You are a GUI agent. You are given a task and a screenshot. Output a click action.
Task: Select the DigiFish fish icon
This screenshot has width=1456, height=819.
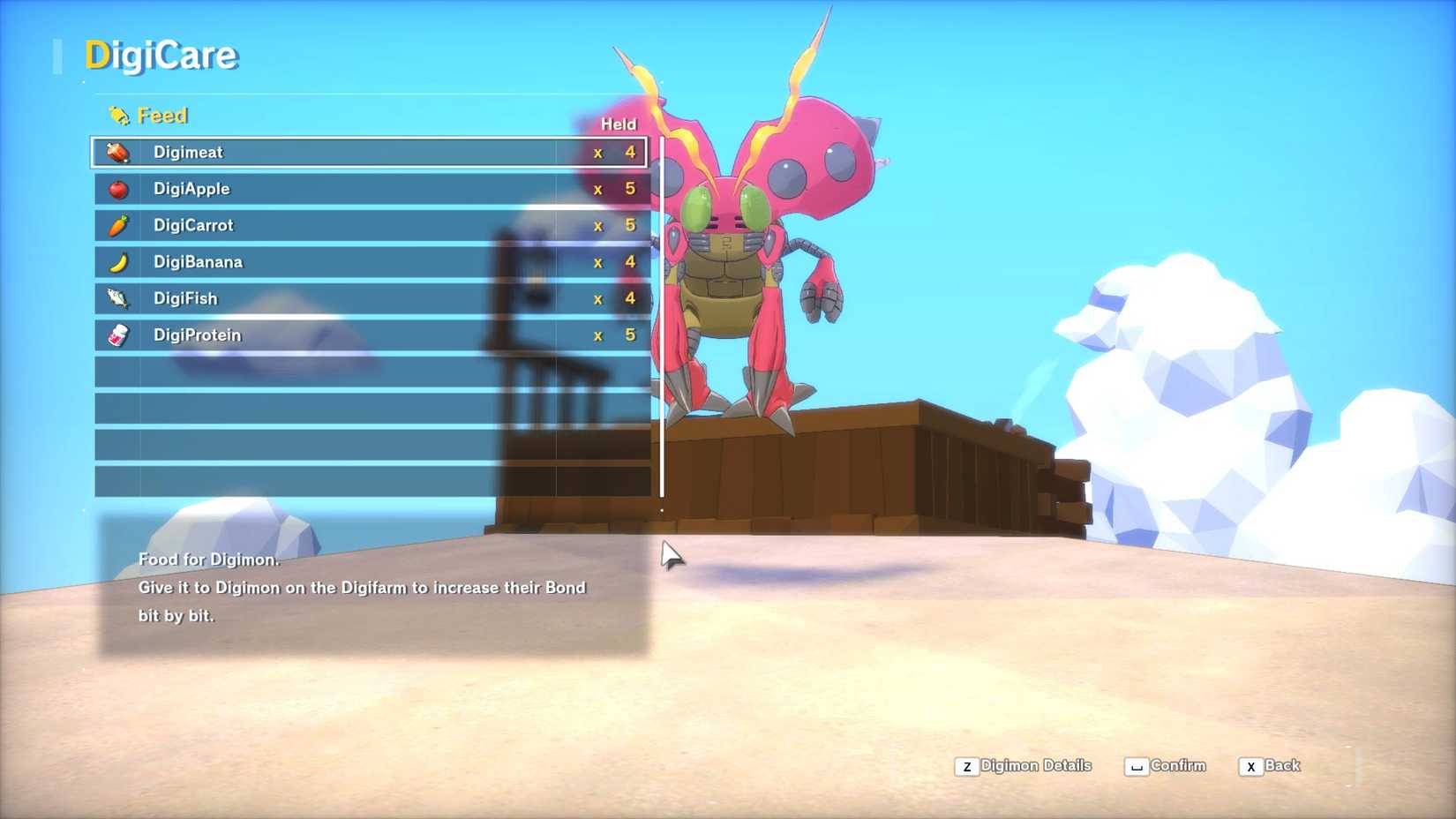click(118, 298)
